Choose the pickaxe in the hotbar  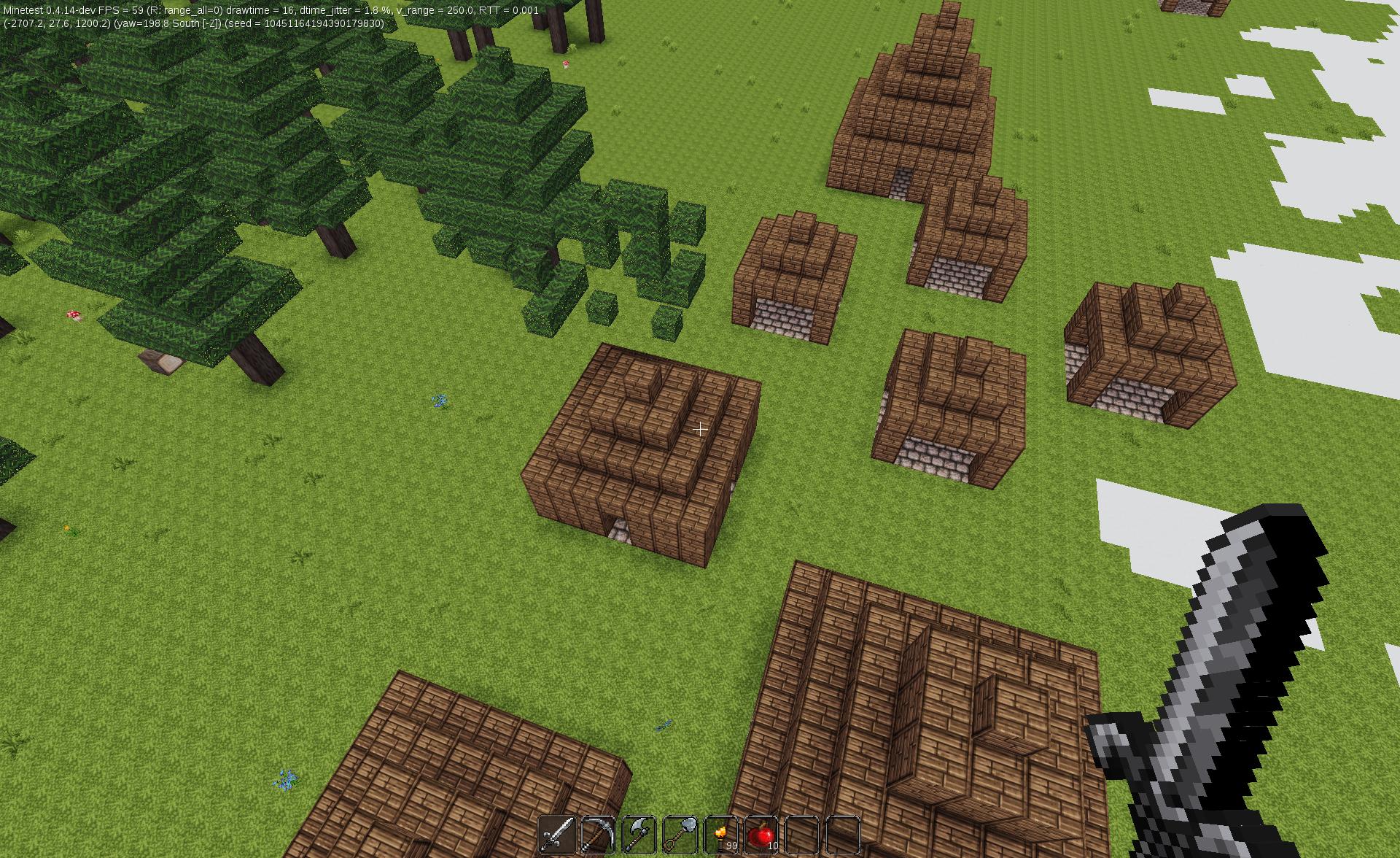pyautogui.click(x=598, y=835)
